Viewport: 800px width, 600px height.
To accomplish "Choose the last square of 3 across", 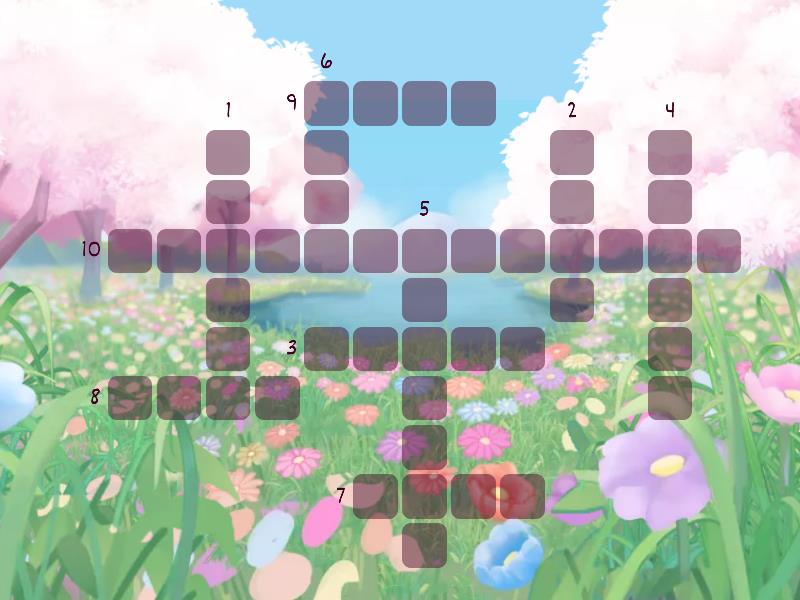I will click(523, 348).
